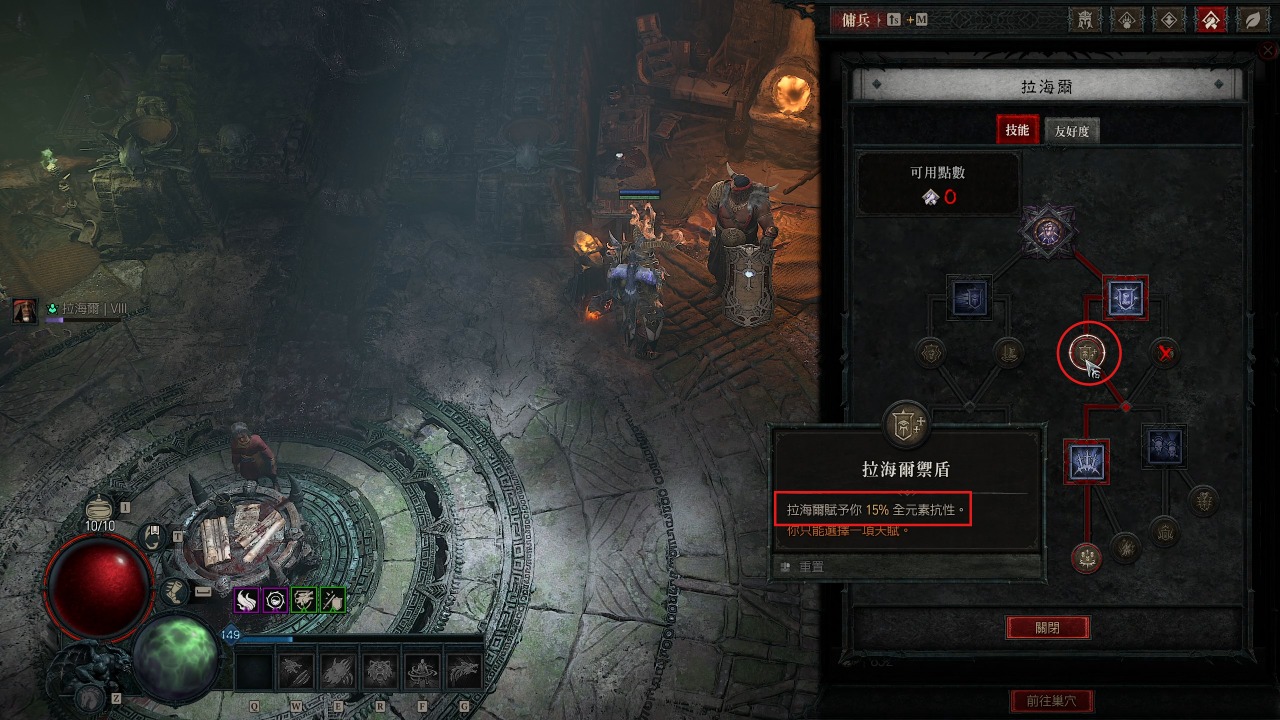Select the 技能 tab
The width and height of the screenshot is (1280, 720).
[x=1017, y=130]
